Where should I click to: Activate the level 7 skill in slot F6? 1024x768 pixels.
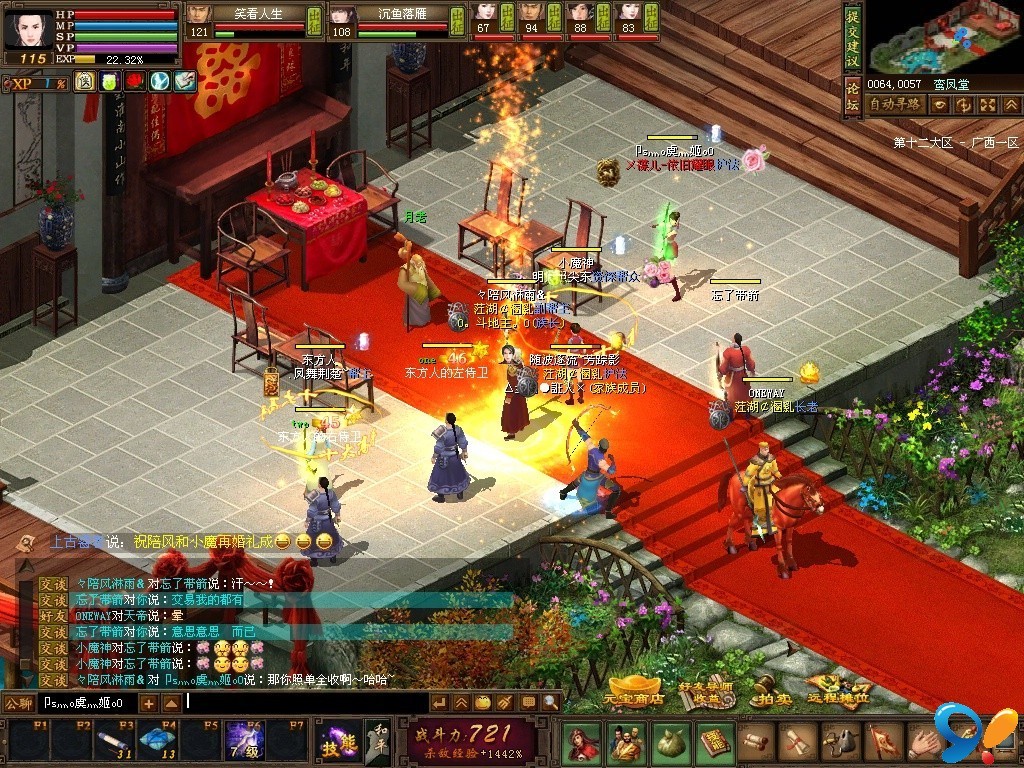[243, 741]
